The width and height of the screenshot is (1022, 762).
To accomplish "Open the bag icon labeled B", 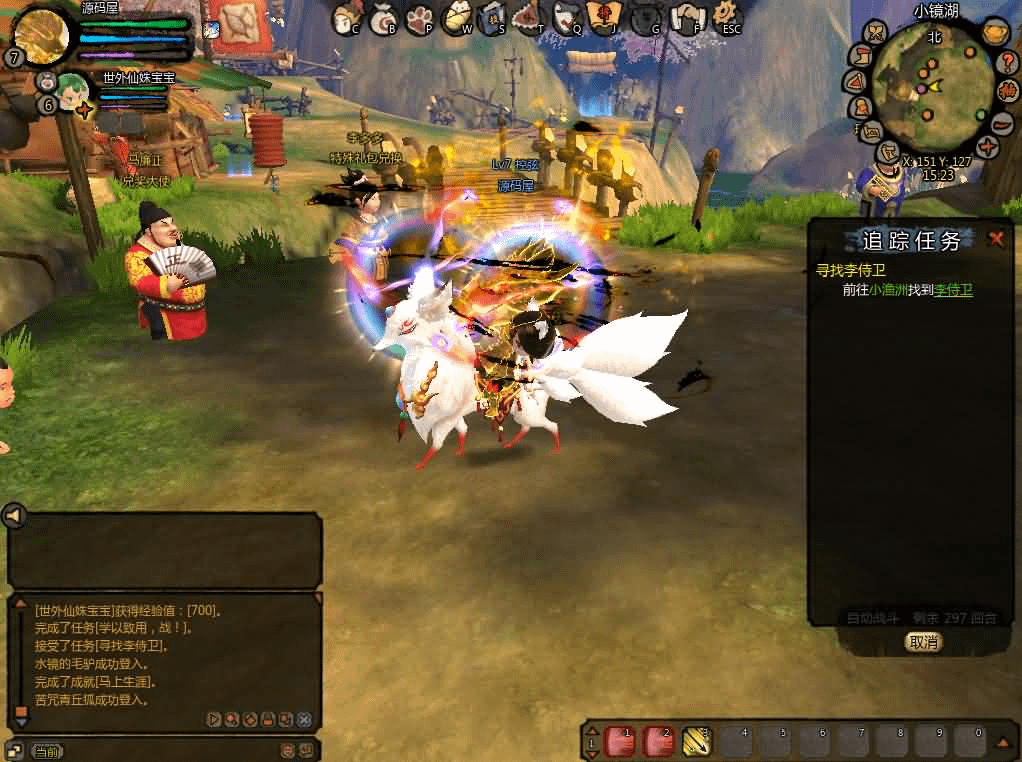I will pos(383,17).
